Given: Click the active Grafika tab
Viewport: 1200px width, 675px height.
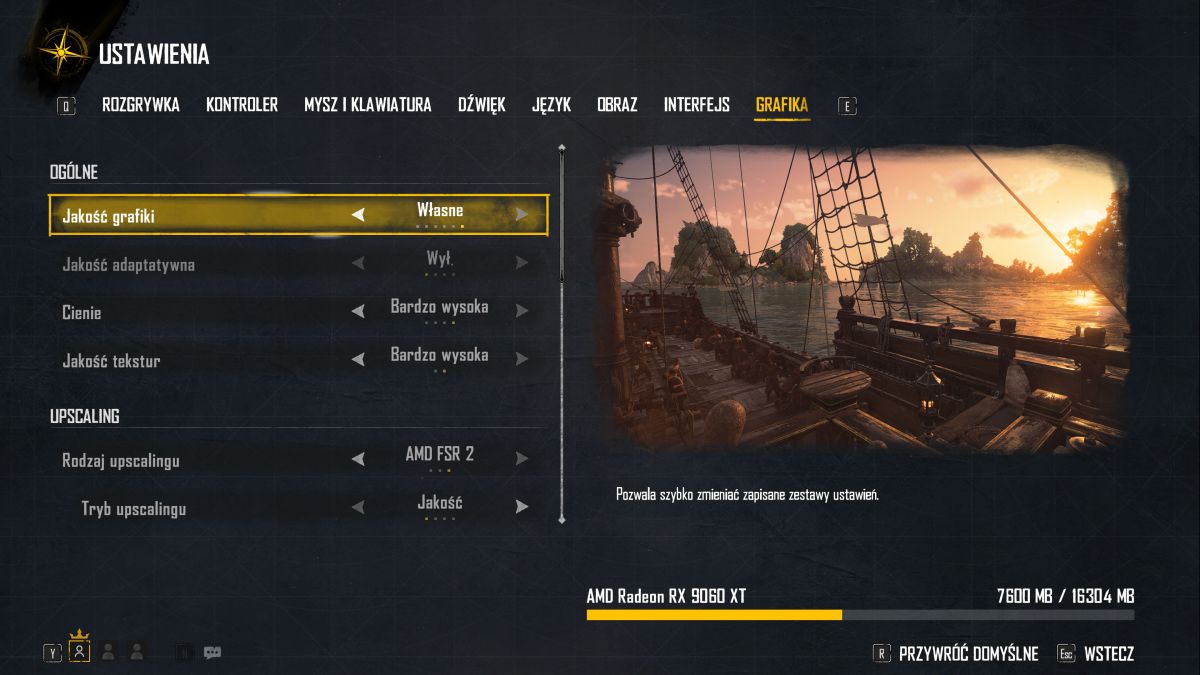Looking at the screenshot, I should coord(782,105).
